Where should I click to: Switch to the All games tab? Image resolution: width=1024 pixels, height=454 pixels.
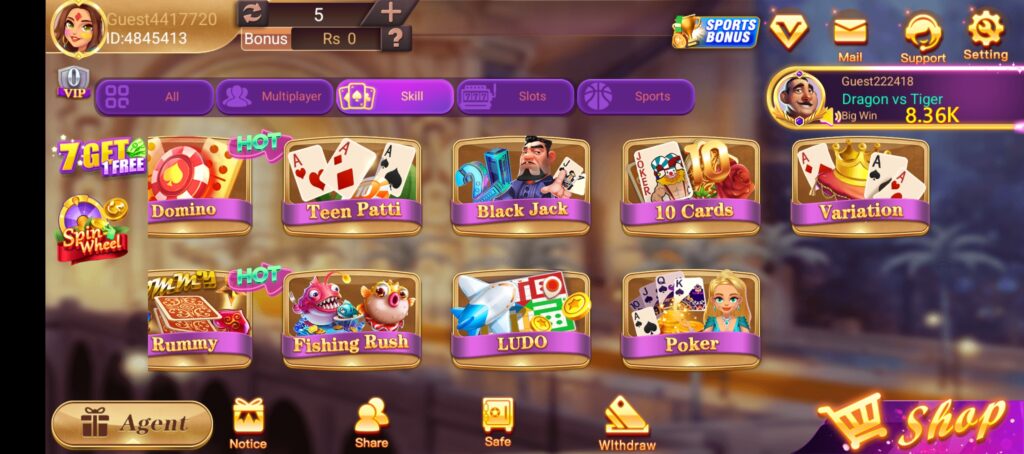pyautogui.click(x=154, y=97)
